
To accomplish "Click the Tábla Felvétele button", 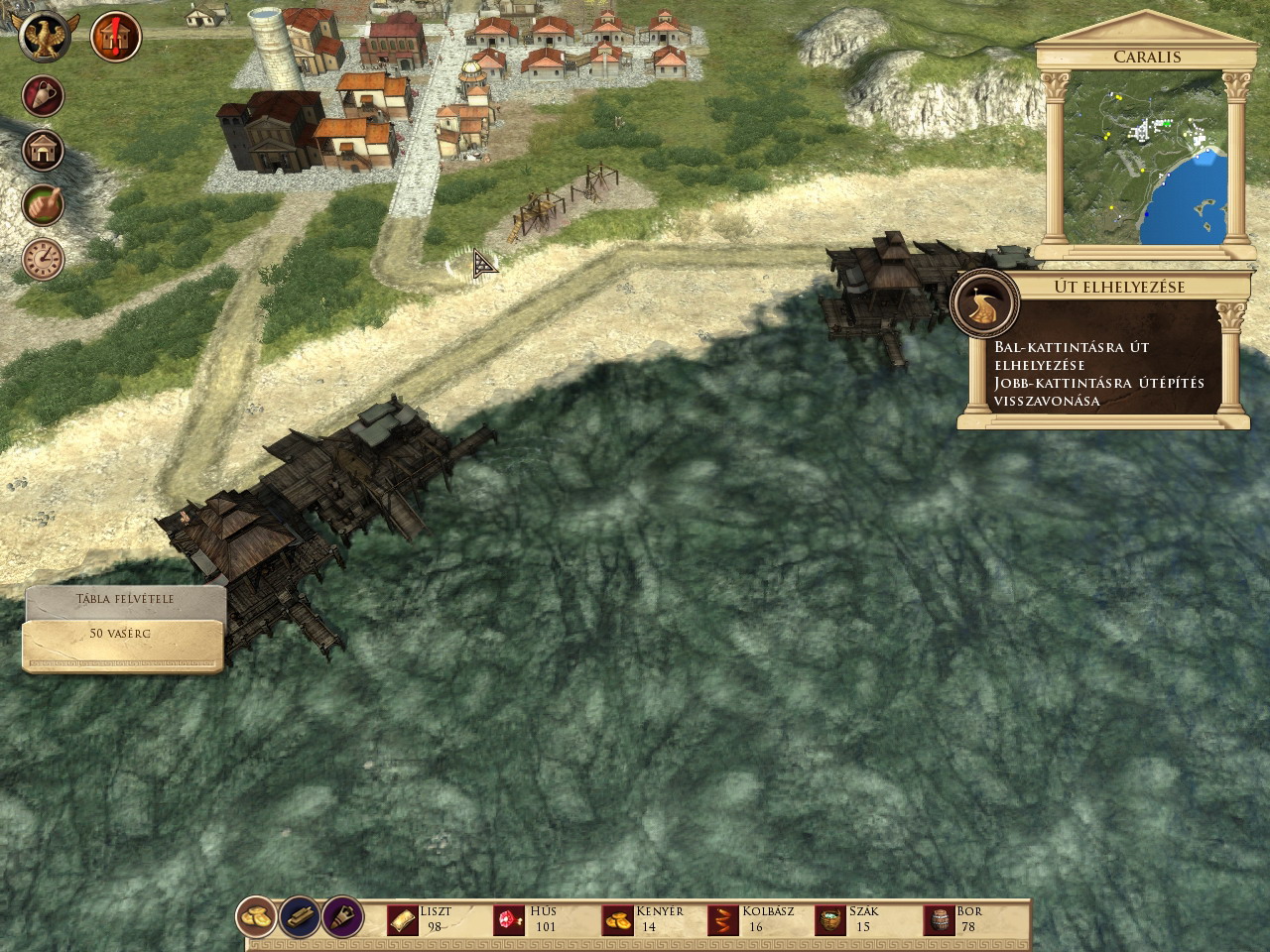I will coord(125,599).
